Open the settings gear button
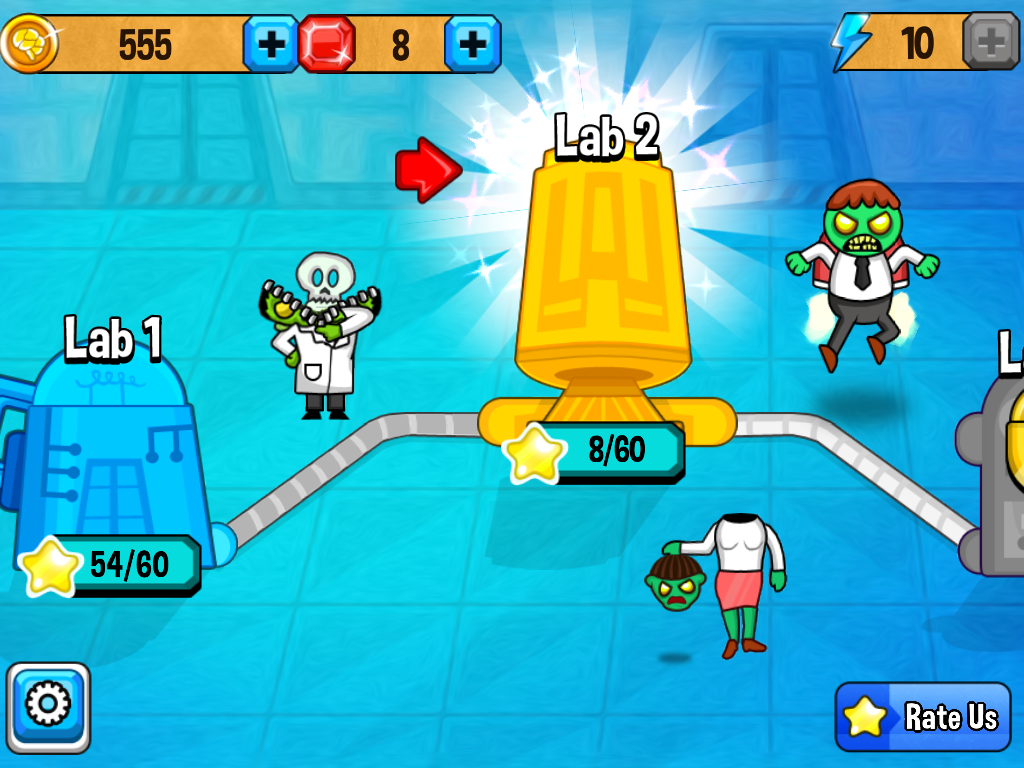Image resolution: width=1024 pixels, height=768 pixels. tap(48, 707)
